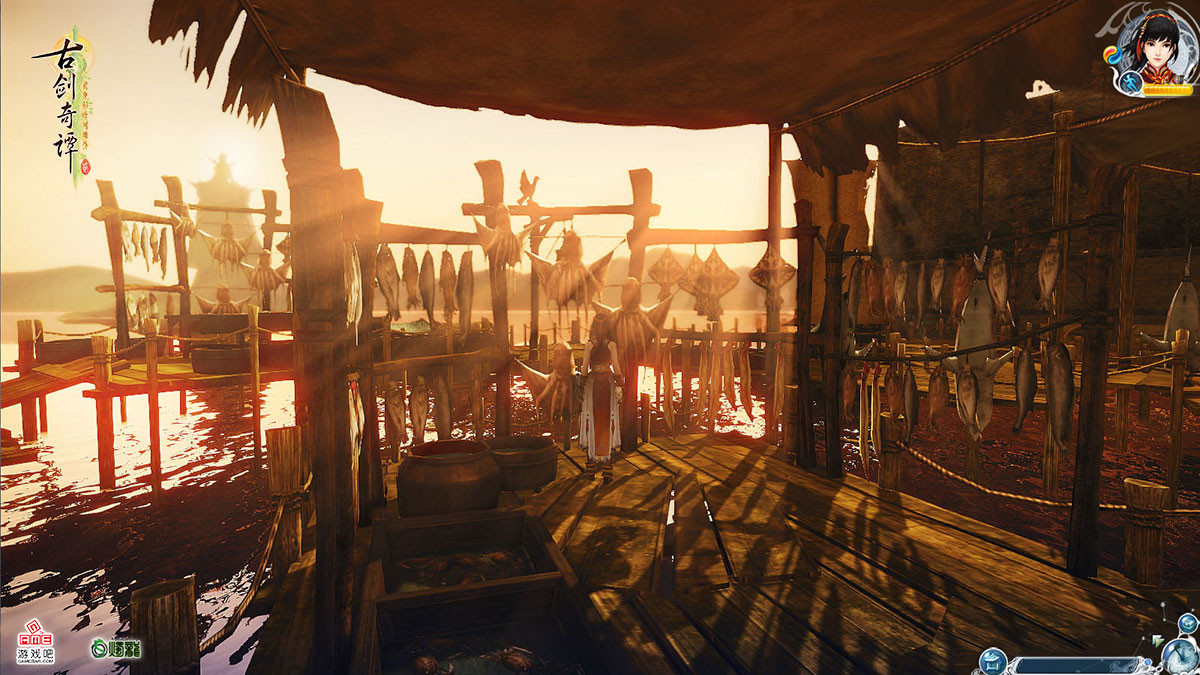Image resolution: width=1200 pixels, height=675 pixels.
Task: Click the green arrow icon near the compass
Action: point(1159,640)
